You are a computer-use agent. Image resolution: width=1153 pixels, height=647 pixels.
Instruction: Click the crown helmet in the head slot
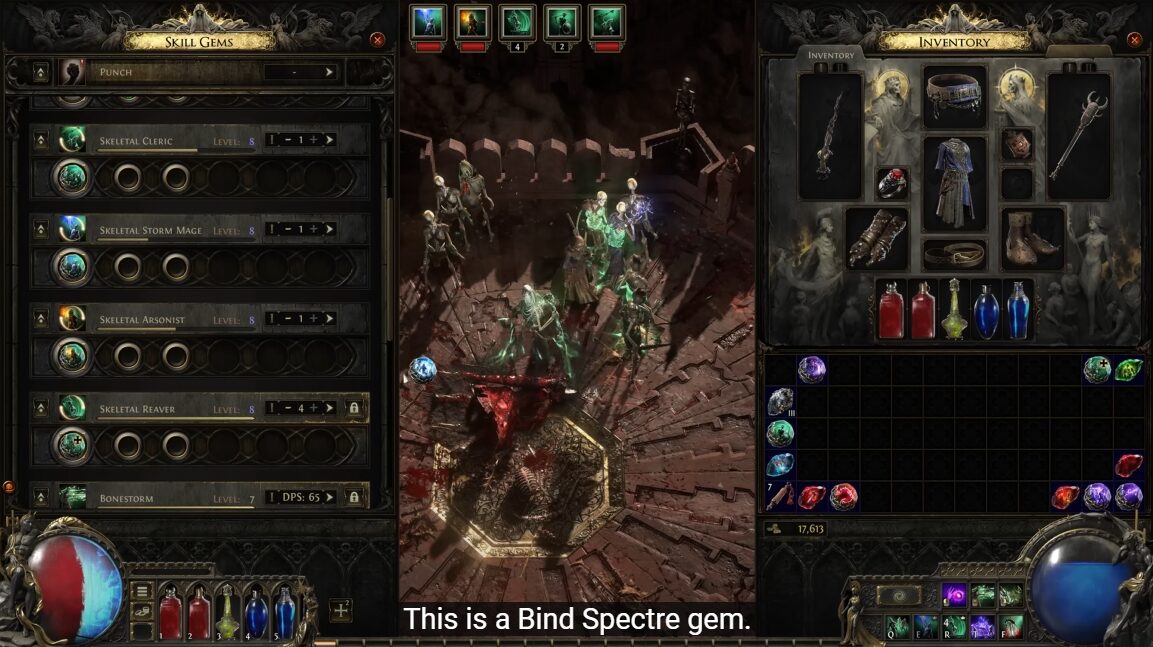tap(954, 93)
